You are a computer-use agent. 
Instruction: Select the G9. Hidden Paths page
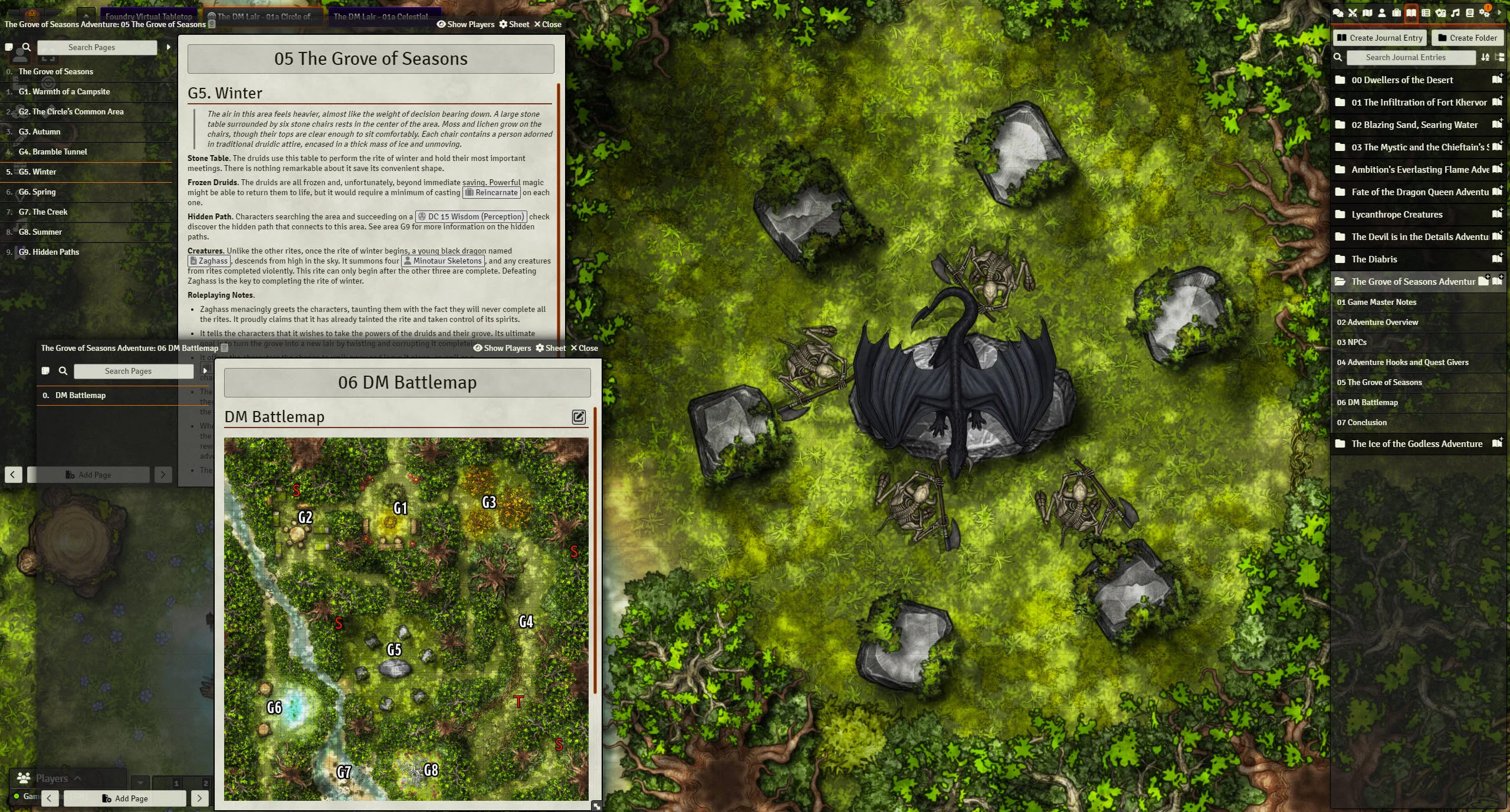coord(48,252)
